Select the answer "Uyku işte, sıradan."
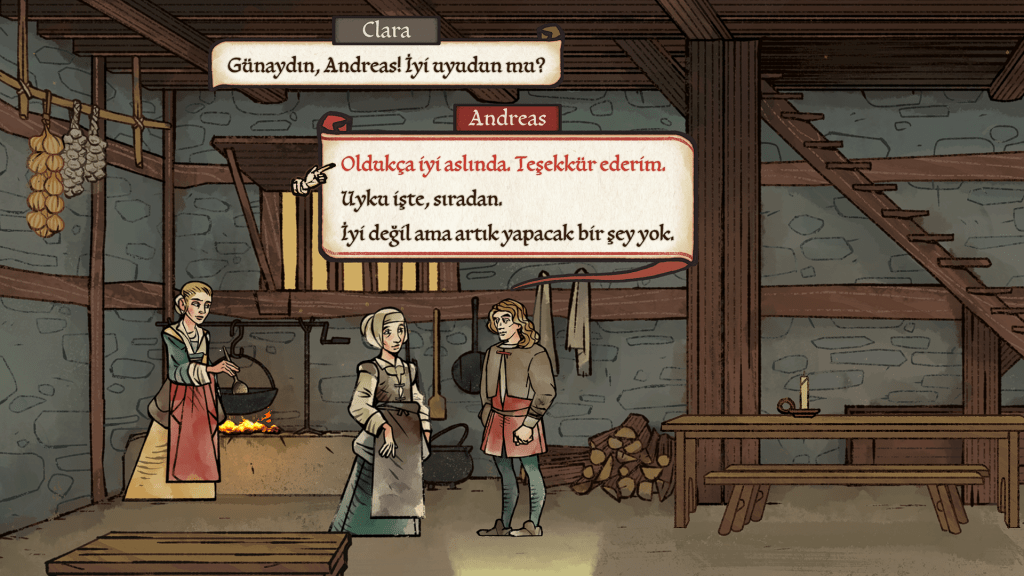The image size is (1024, 576). 420,199
